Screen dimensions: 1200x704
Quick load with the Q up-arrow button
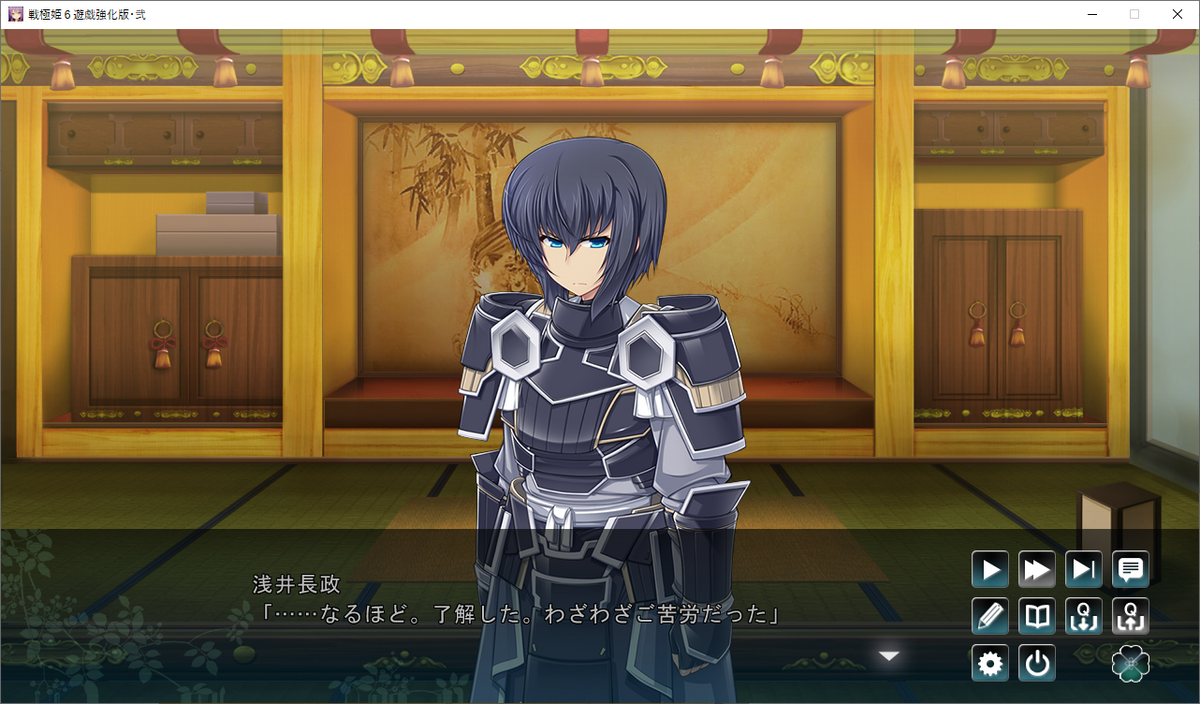(1131, 617)
